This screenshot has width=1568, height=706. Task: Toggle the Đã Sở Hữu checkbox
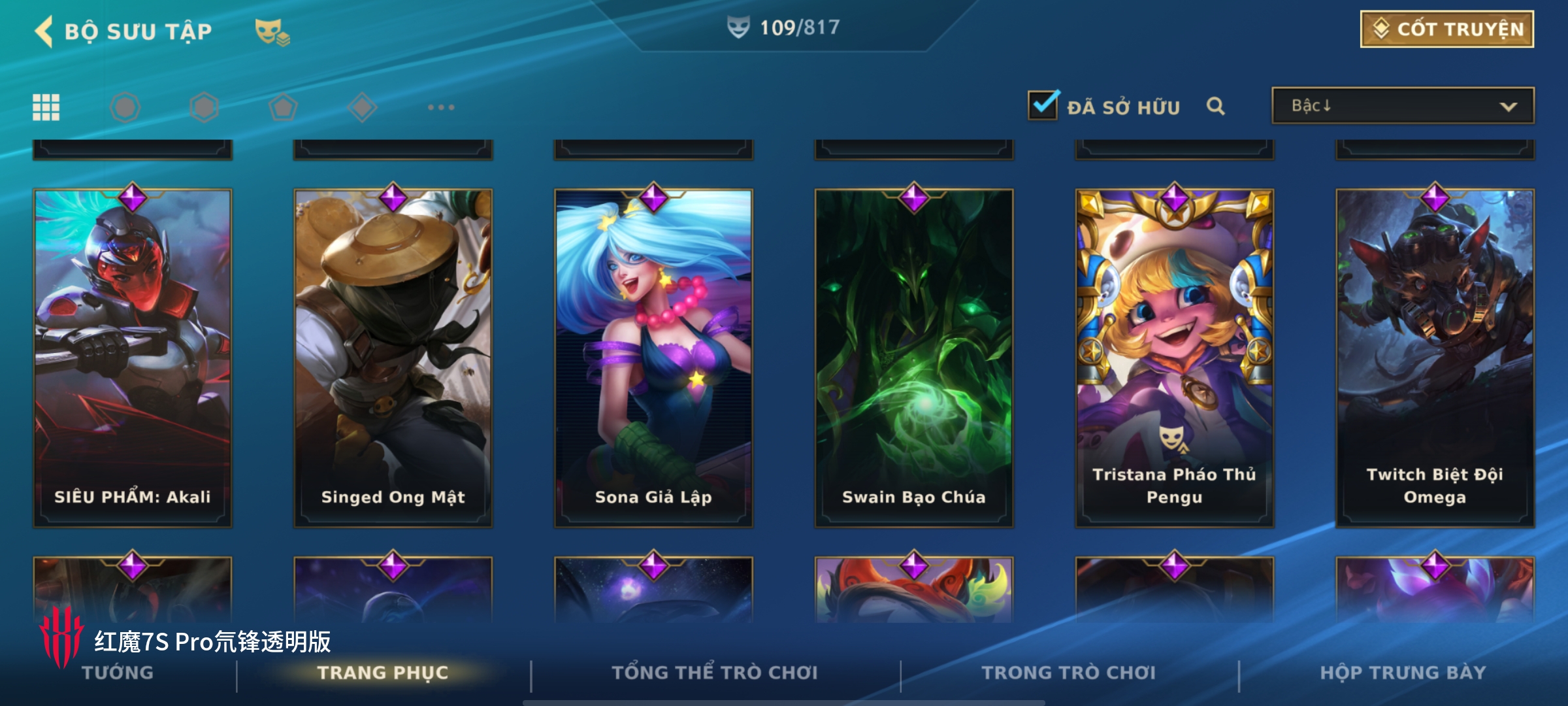point(1043,105)
